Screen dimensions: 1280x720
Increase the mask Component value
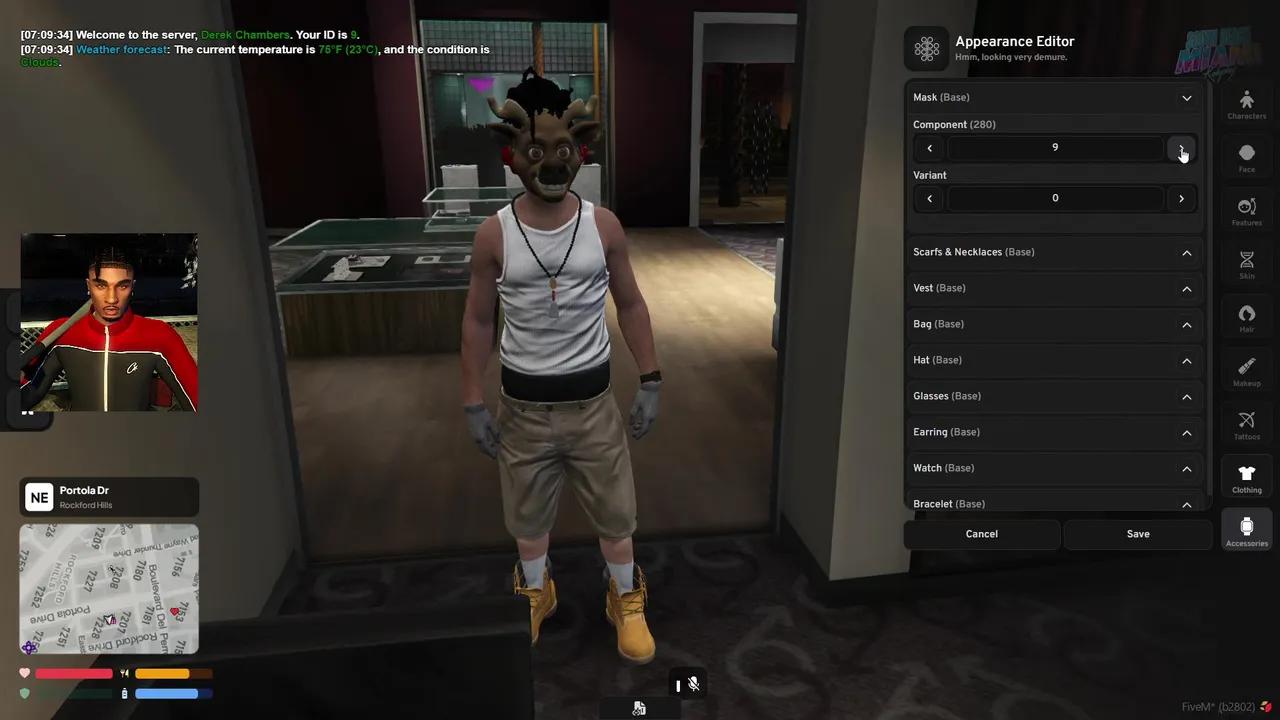[x=1181, y=147]
